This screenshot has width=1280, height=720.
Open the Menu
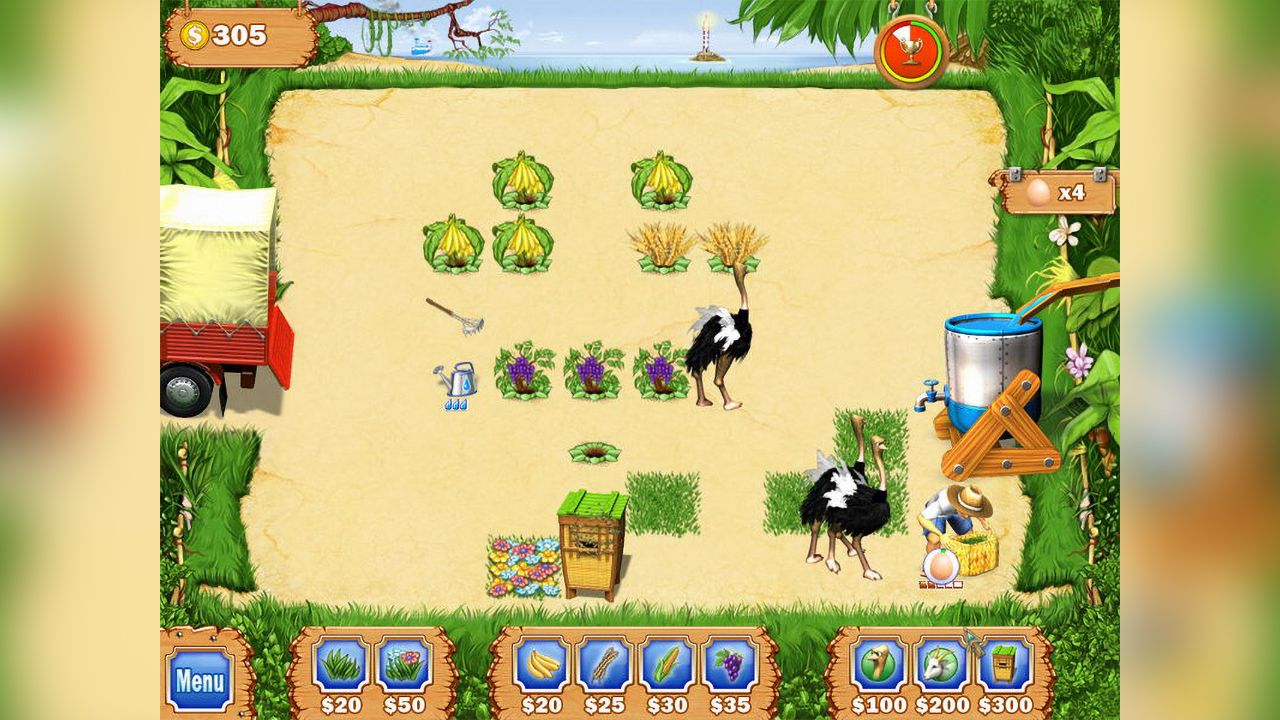pyautogui.click(x=199, y=678)
